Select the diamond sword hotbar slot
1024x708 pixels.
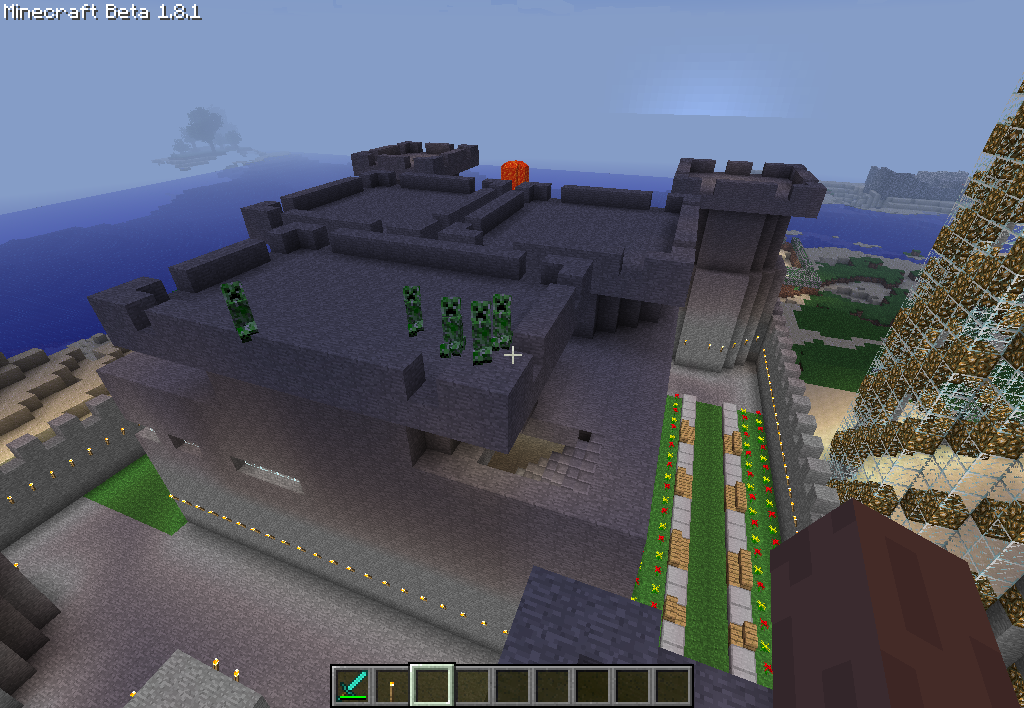352,686
